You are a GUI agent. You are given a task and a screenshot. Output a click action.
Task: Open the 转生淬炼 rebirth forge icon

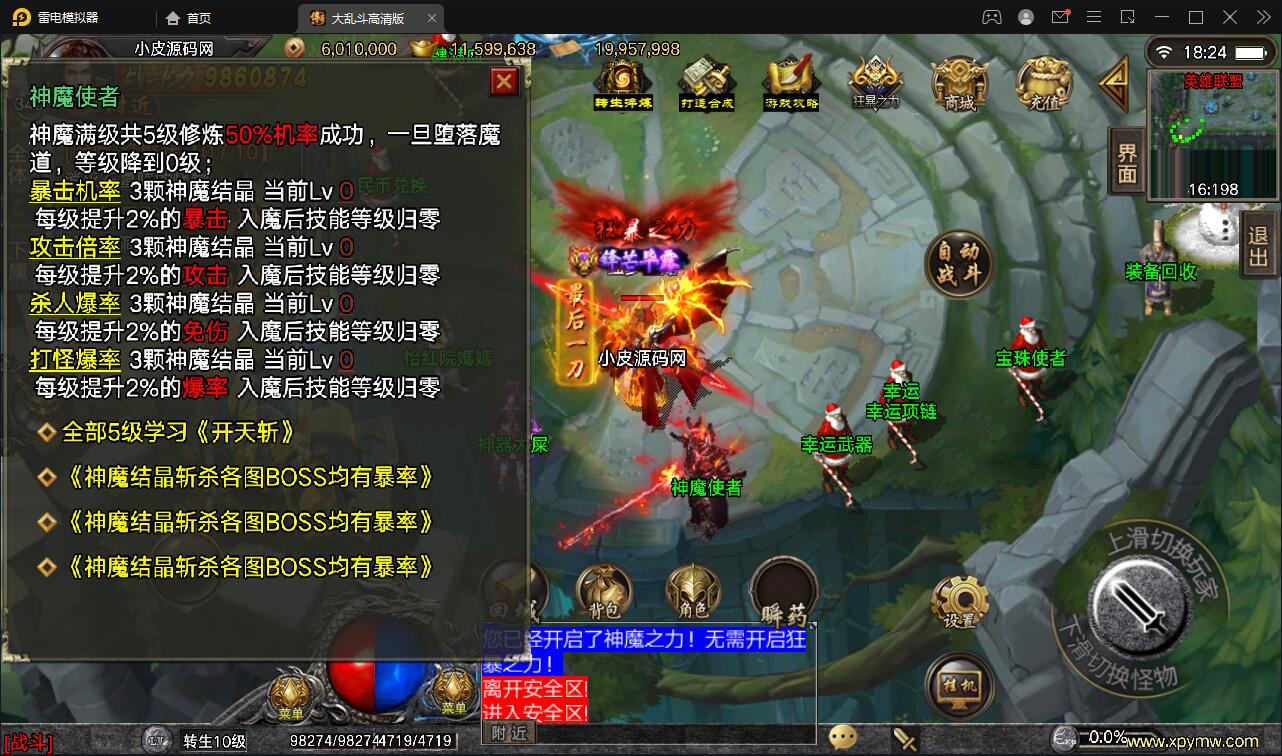point(622,80)
